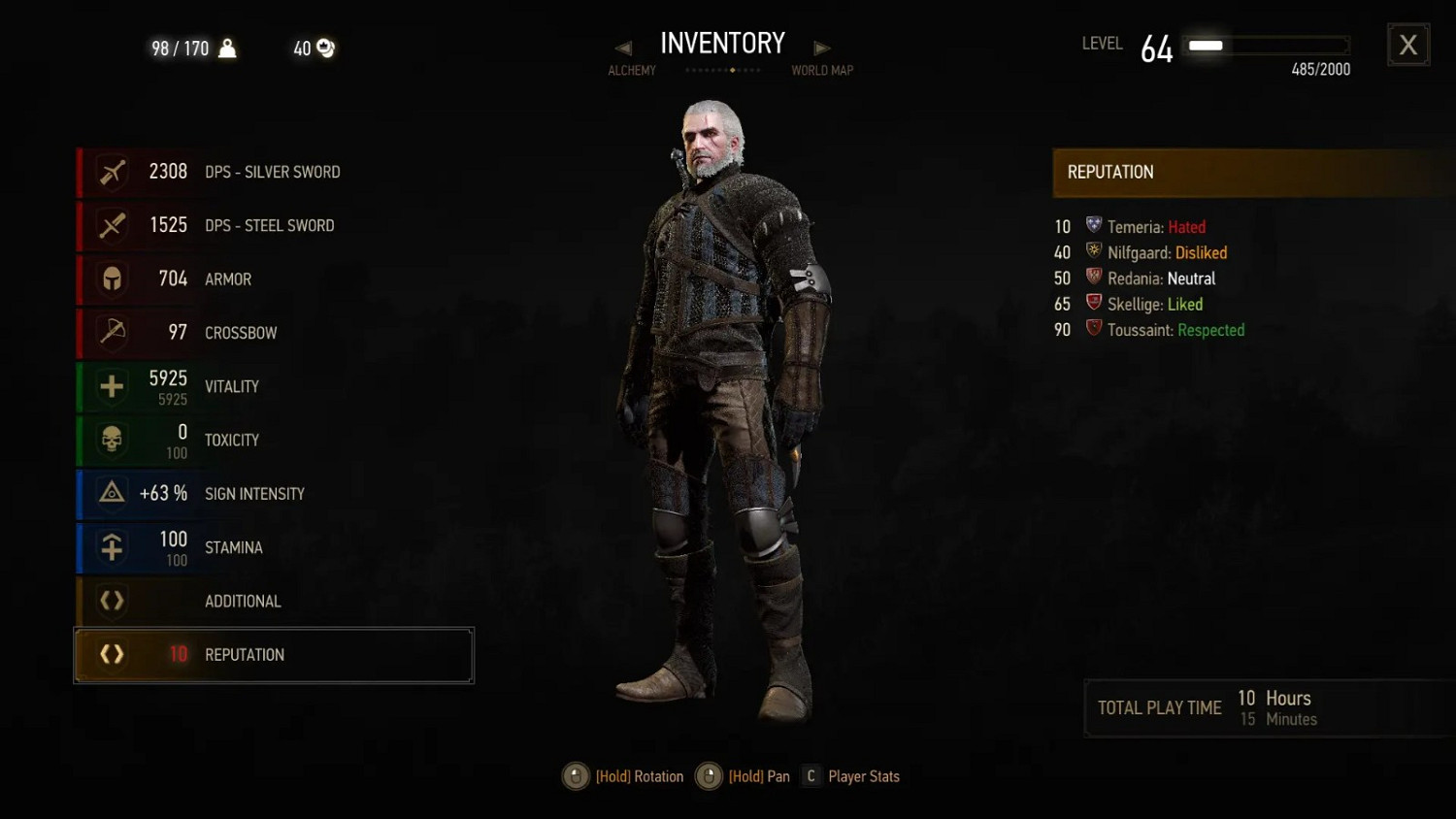This screenshot has width=1456, height=819.
Task: Select the silver sword DPS icon
Action: pos(111,172)
